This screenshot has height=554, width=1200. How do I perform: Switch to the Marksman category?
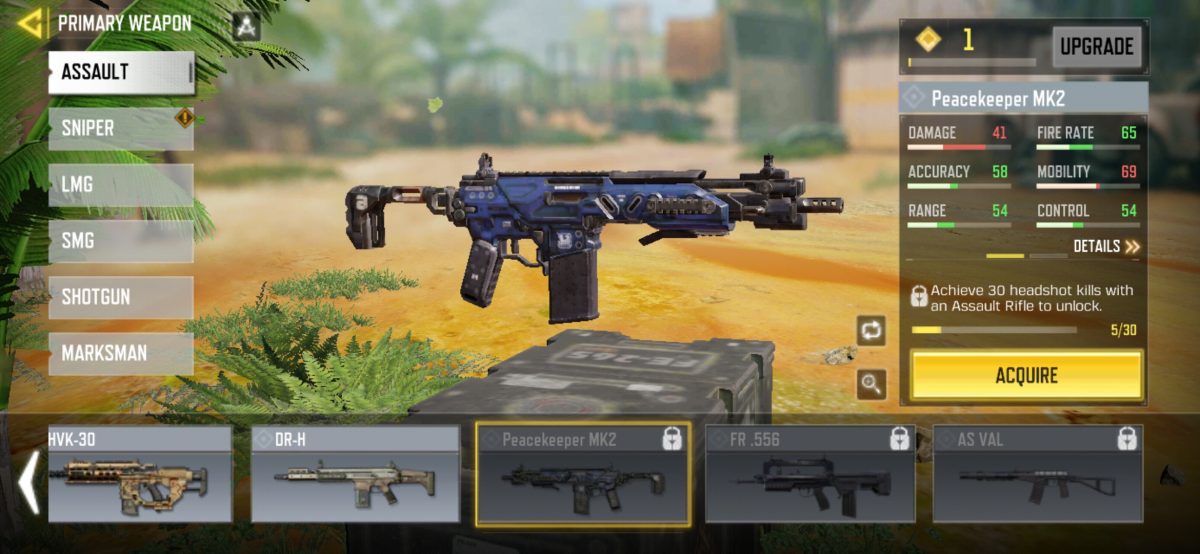pos(121,353)
